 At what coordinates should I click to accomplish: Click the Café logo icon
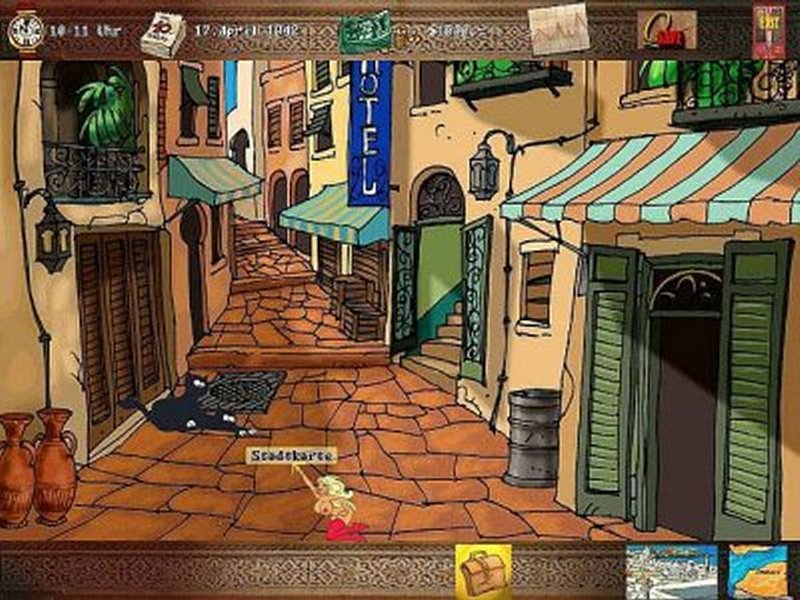point(666,31)
